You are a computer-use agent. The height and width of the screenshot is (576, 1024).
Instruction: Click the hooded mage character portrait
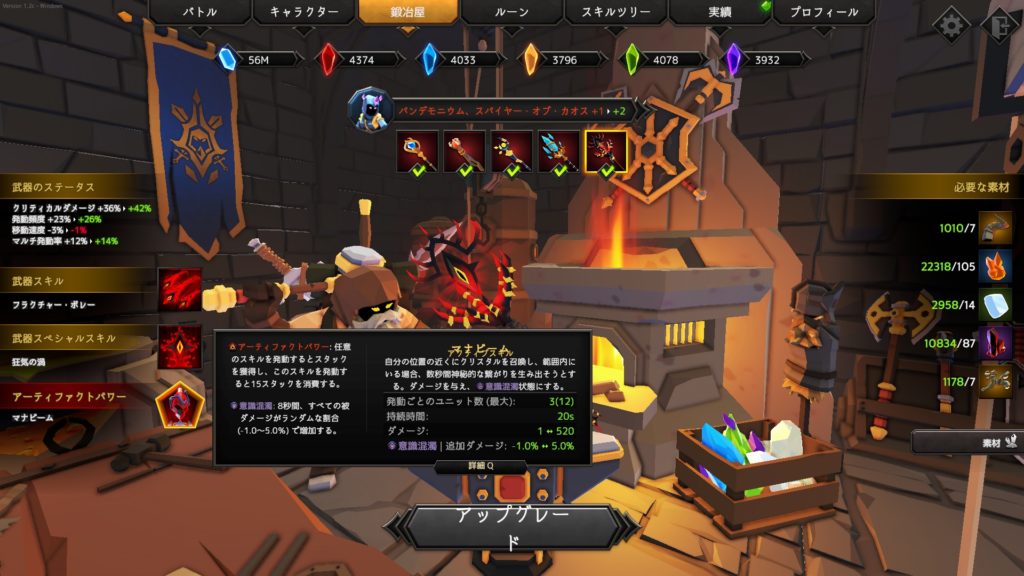pyautogui.click(x=368, y=107)
